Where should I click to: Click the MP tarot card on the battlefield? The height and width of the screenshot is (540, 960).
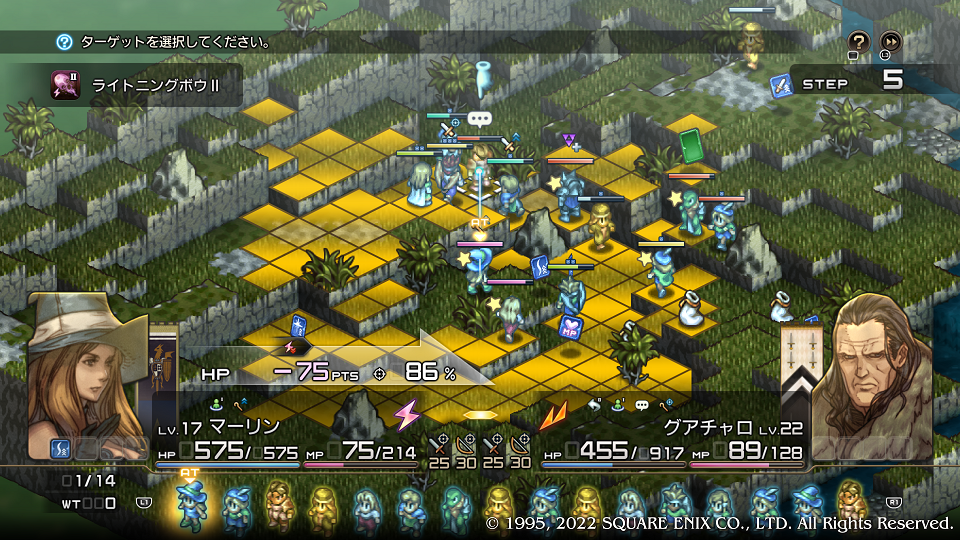tap(571, 326)
